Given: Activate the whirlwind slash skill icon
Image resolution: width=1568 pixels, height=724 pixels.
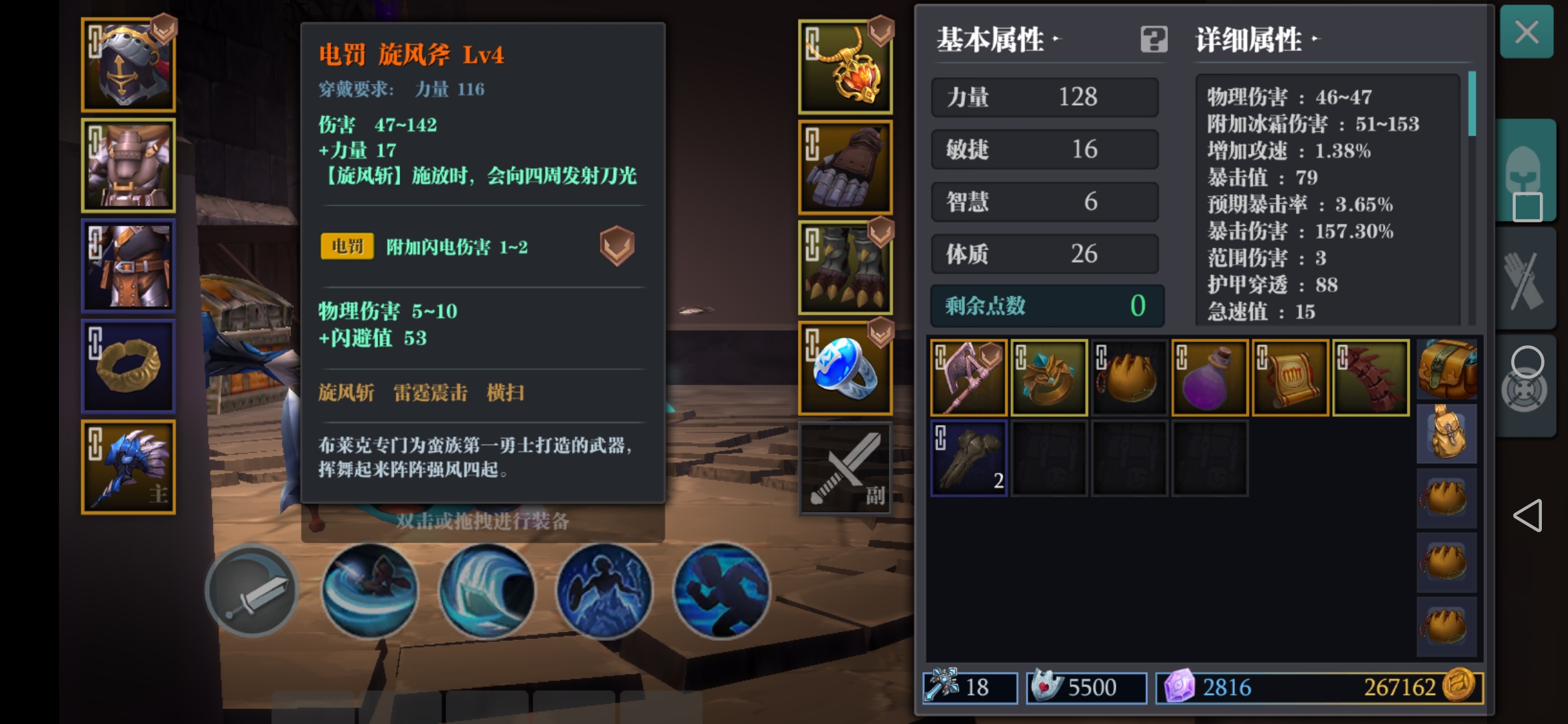Looking at the screenshot, I should (x=369, y=590).
